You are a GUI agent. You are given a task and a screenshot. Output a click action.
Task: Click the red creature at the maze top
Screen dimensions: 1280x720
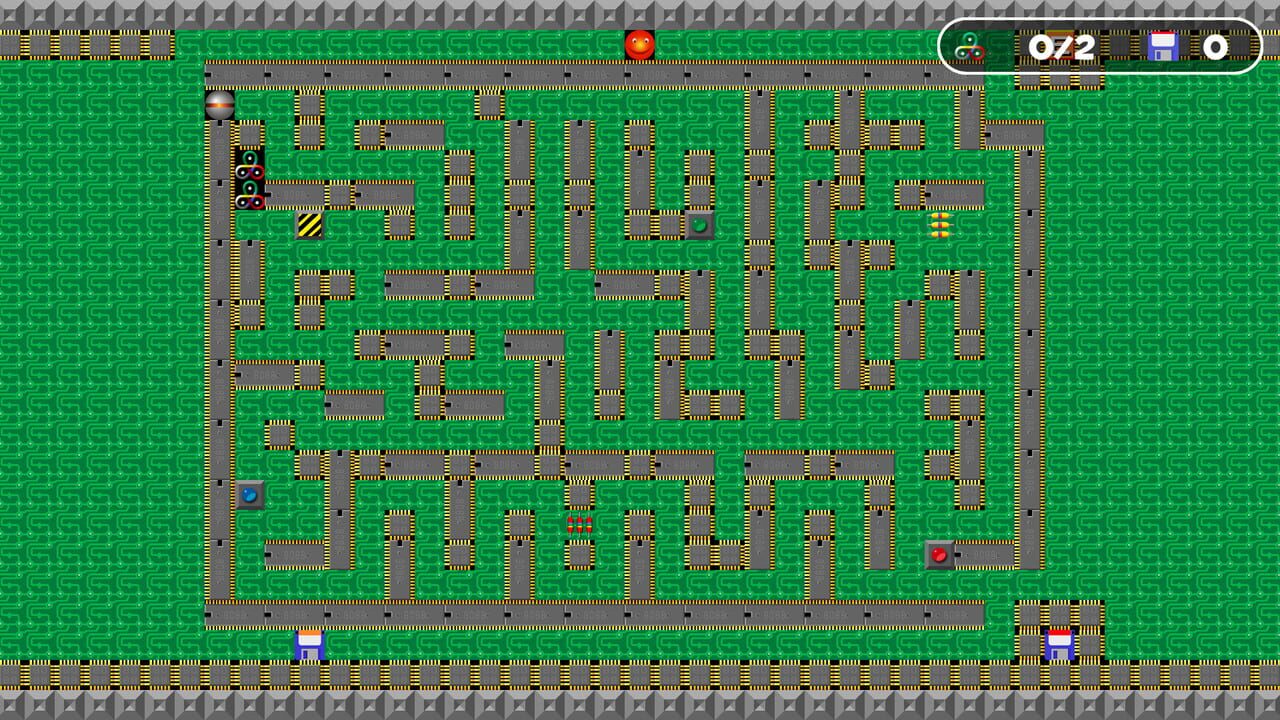click(x=640, y=42)
